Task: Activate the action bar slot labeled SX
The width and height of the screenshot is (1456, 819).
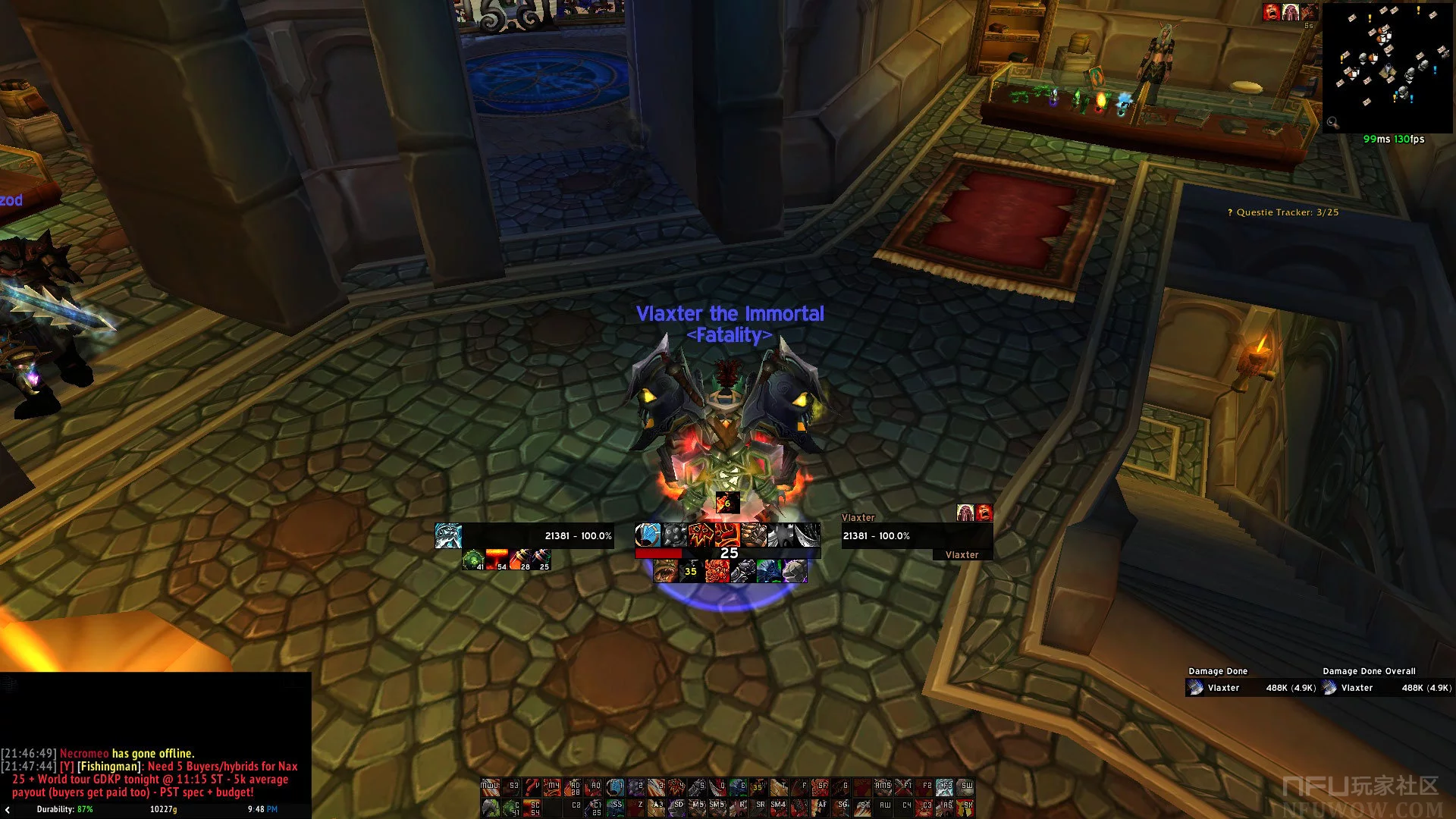Action: click(x=966, y=808)
